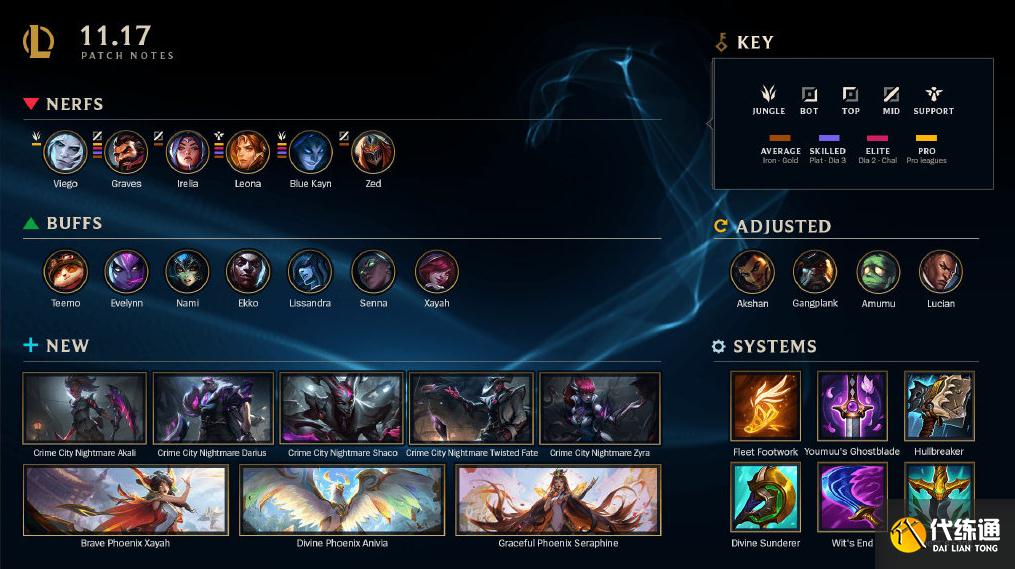Select Akshan under Adjusted
This screenshot has width=1015, height=569.
(752, 272)
